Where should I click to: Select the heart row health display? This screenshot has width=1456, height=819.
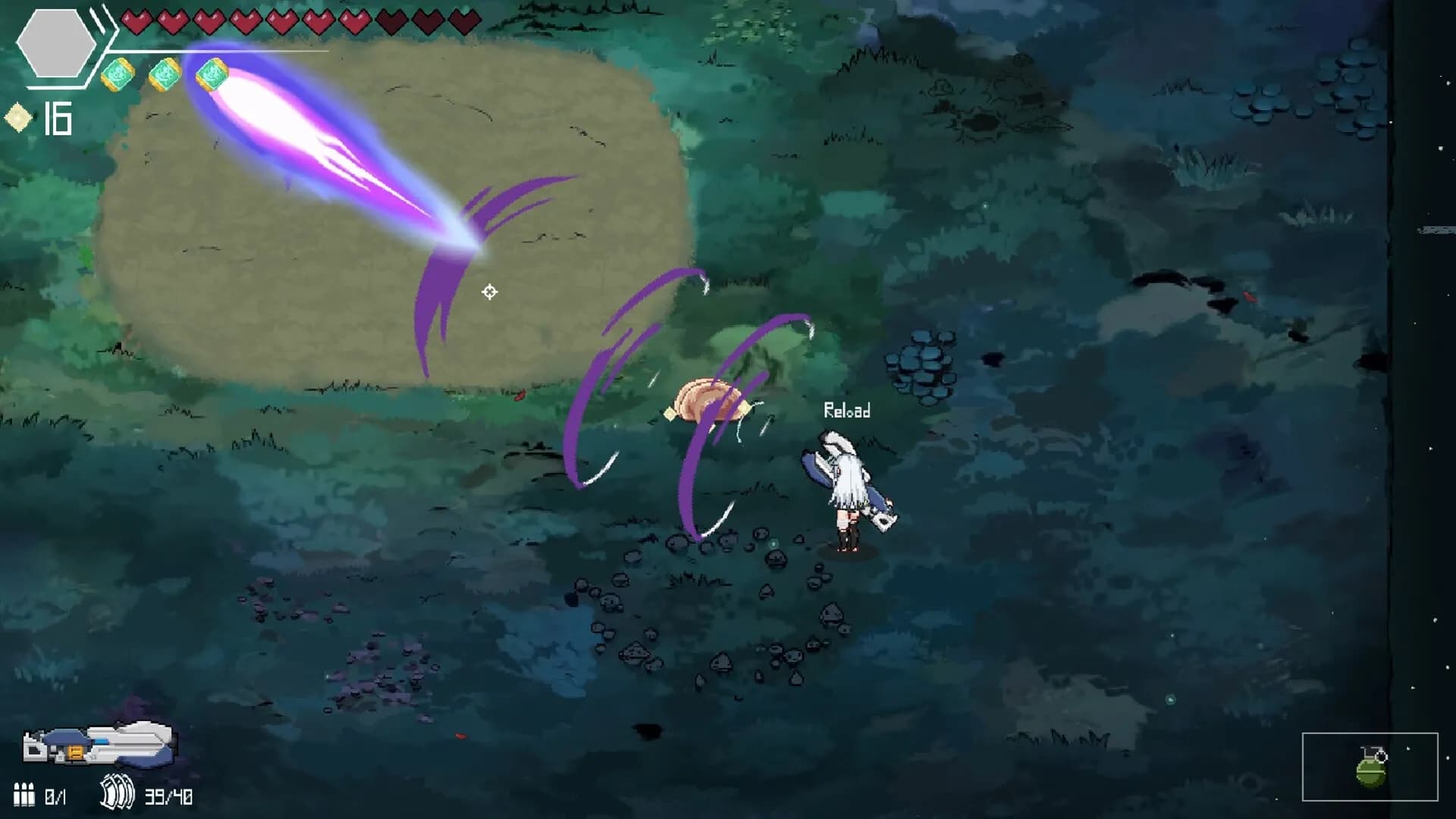tap(296, 20)
